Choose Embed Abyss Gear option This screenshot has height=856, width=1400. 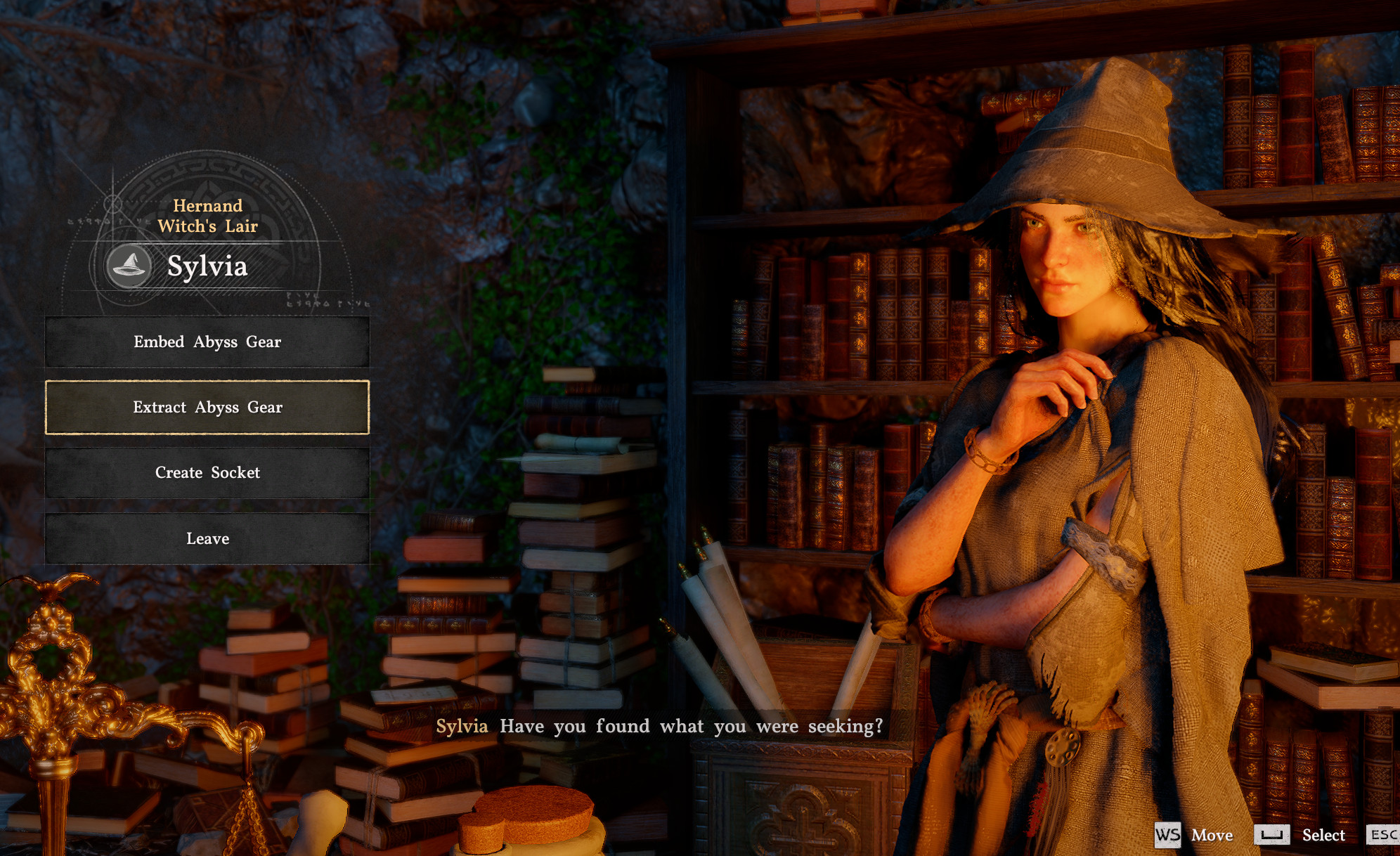pyautogui.click(x=207, y=342)
